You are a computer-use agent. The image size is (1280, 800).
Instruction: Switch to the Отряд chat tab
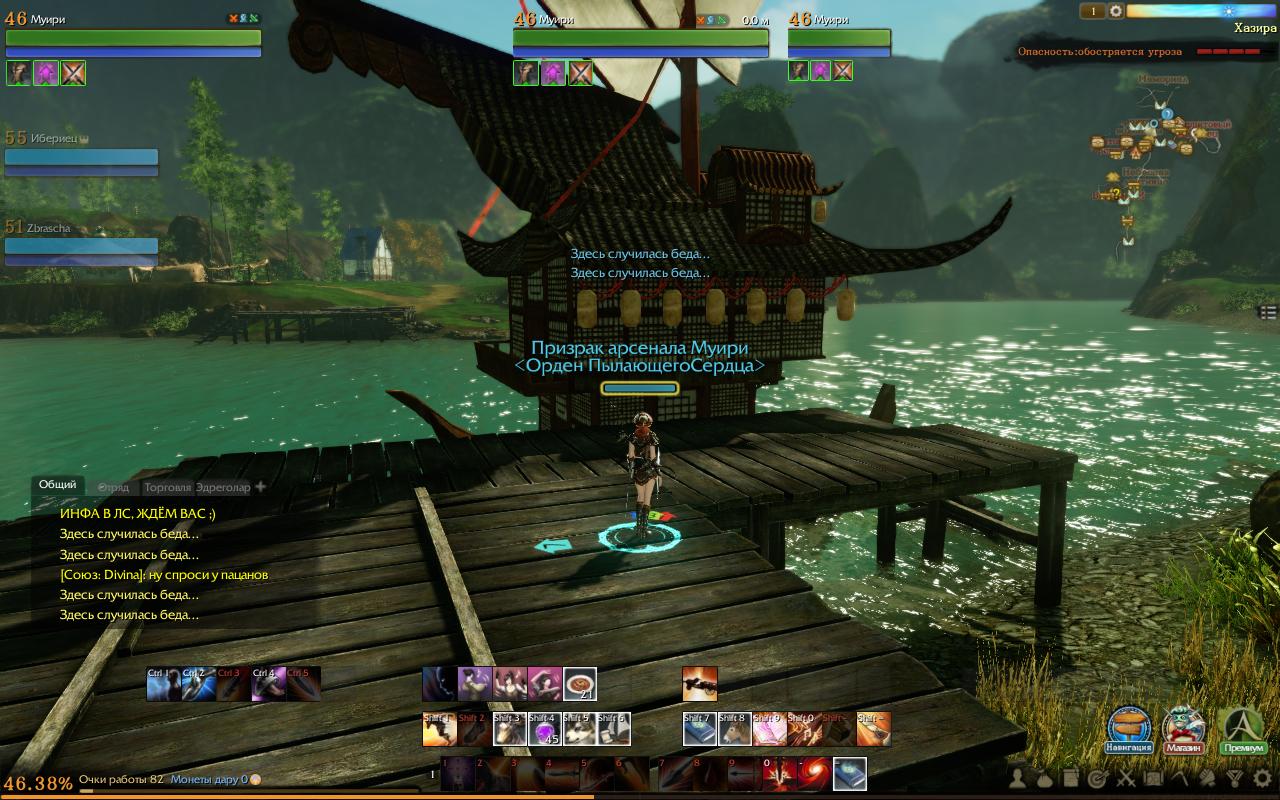(113, 487)
